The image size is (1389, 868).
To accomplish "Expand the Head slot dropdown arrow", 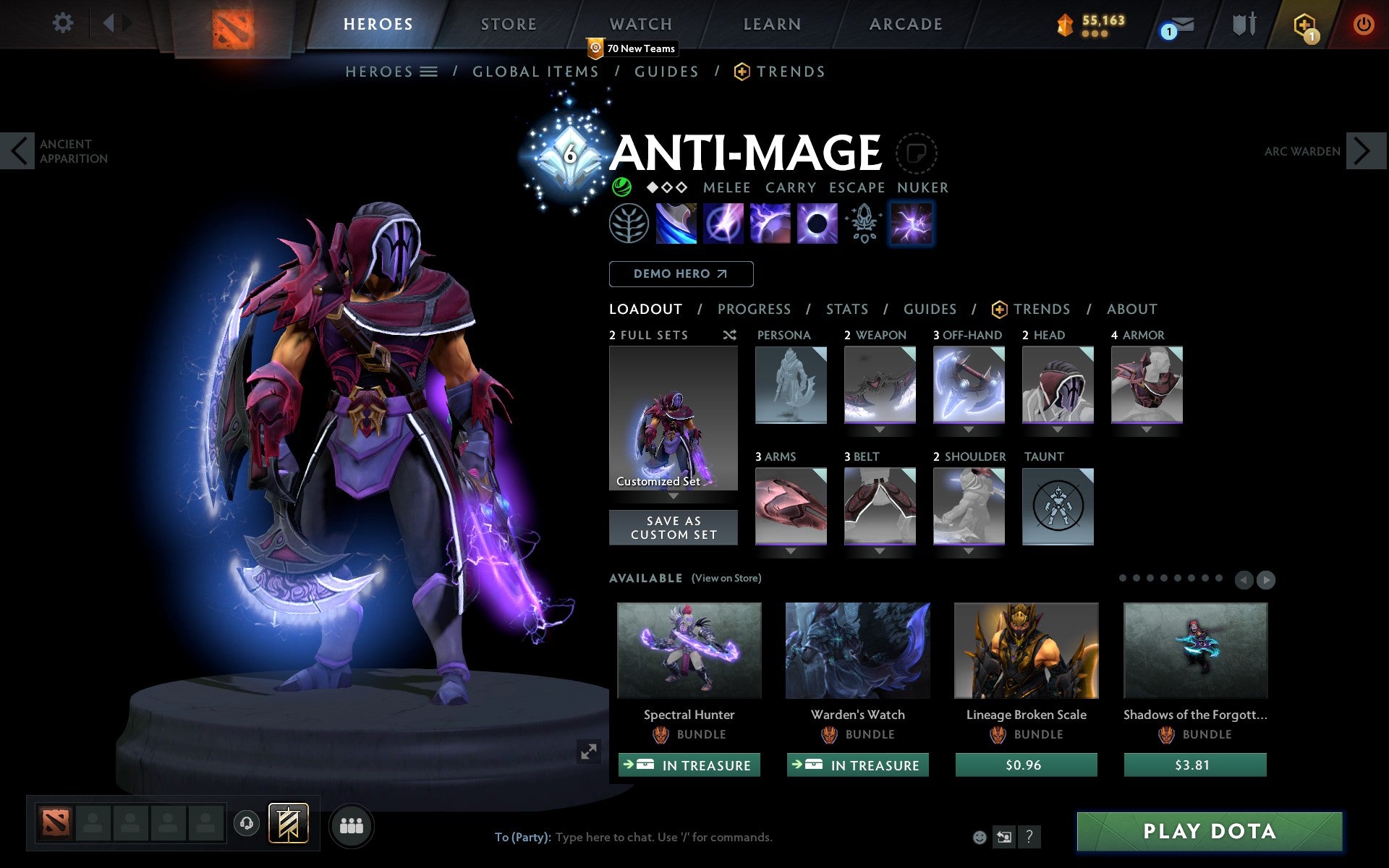I will (x=1058, y=429).
